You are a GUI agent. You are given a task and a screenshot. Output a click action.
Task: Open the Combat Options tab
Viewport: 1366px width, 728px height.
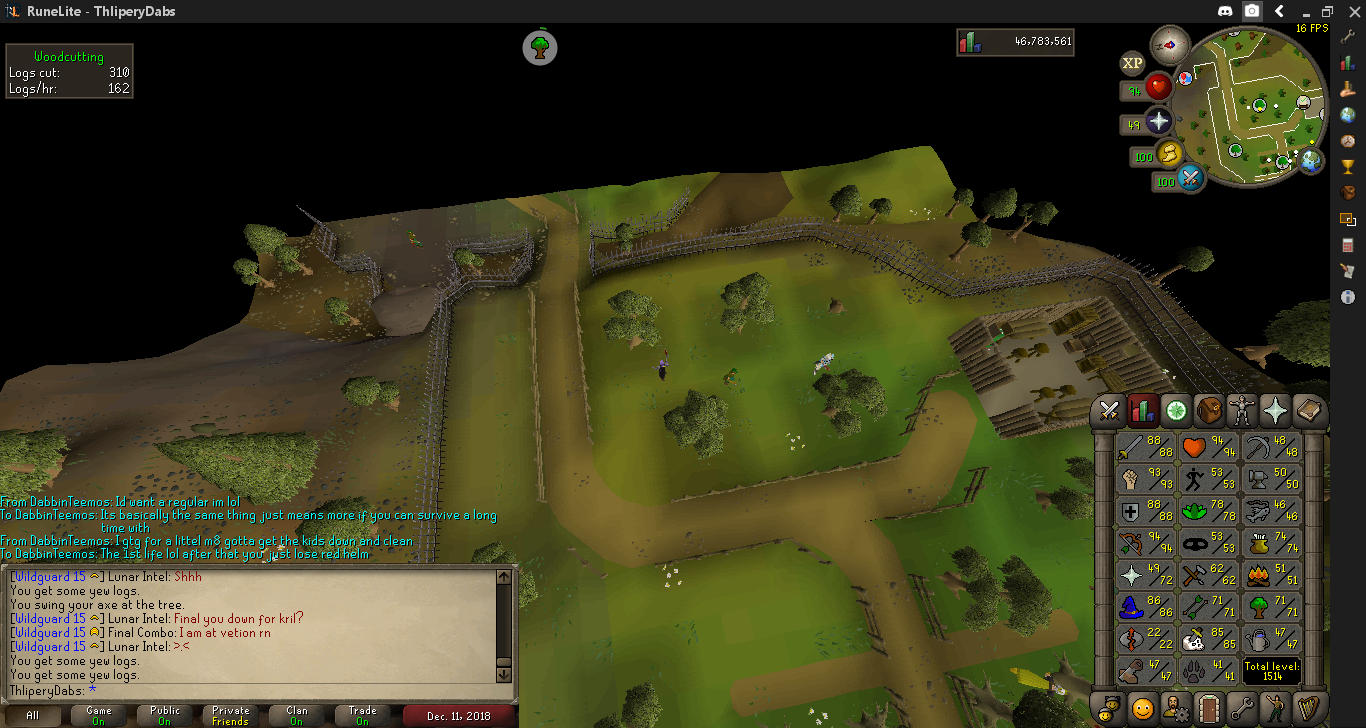coord(1109,409)
